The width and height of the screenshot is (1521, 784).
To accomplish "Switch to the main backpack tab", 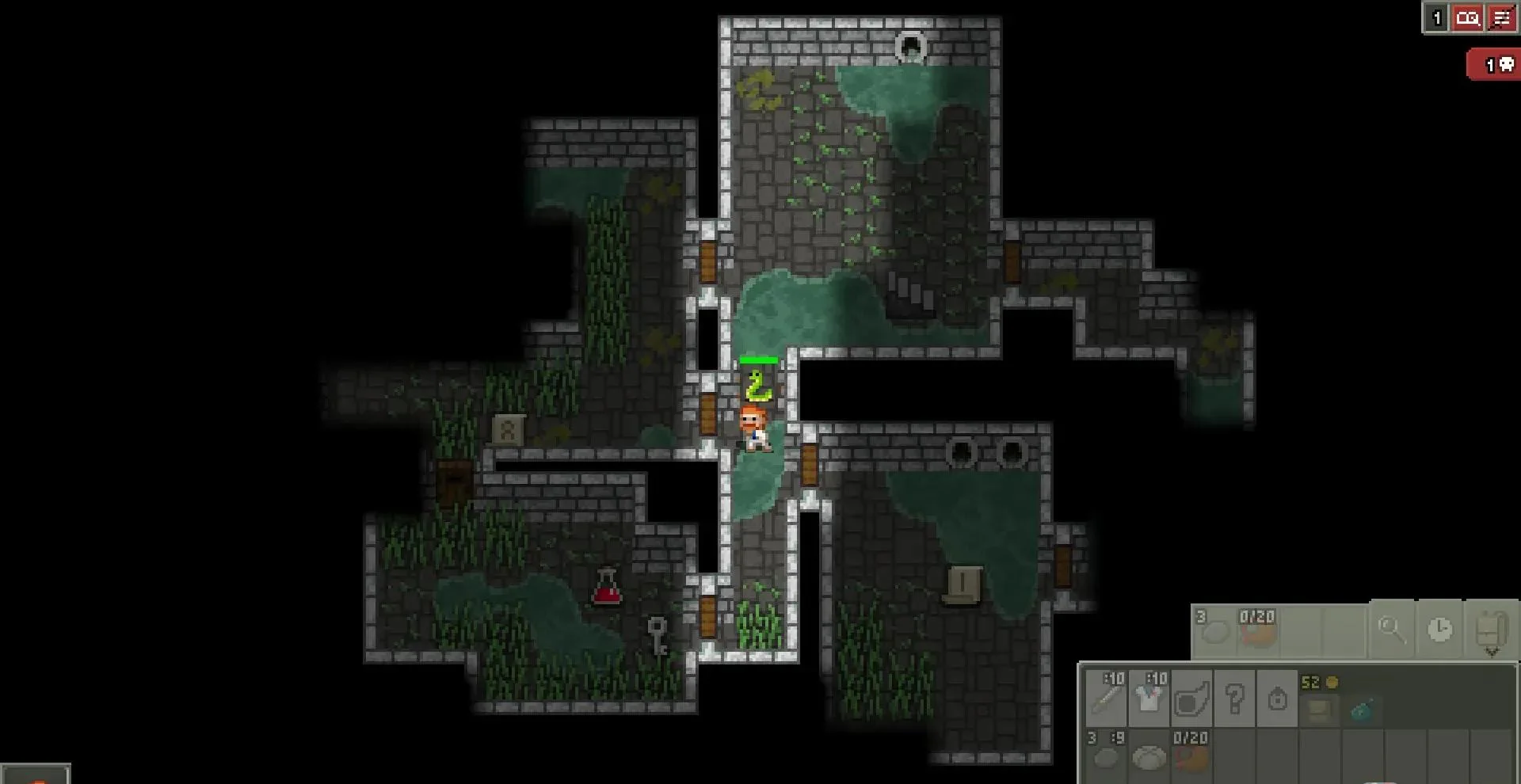I will (1319, 710).
